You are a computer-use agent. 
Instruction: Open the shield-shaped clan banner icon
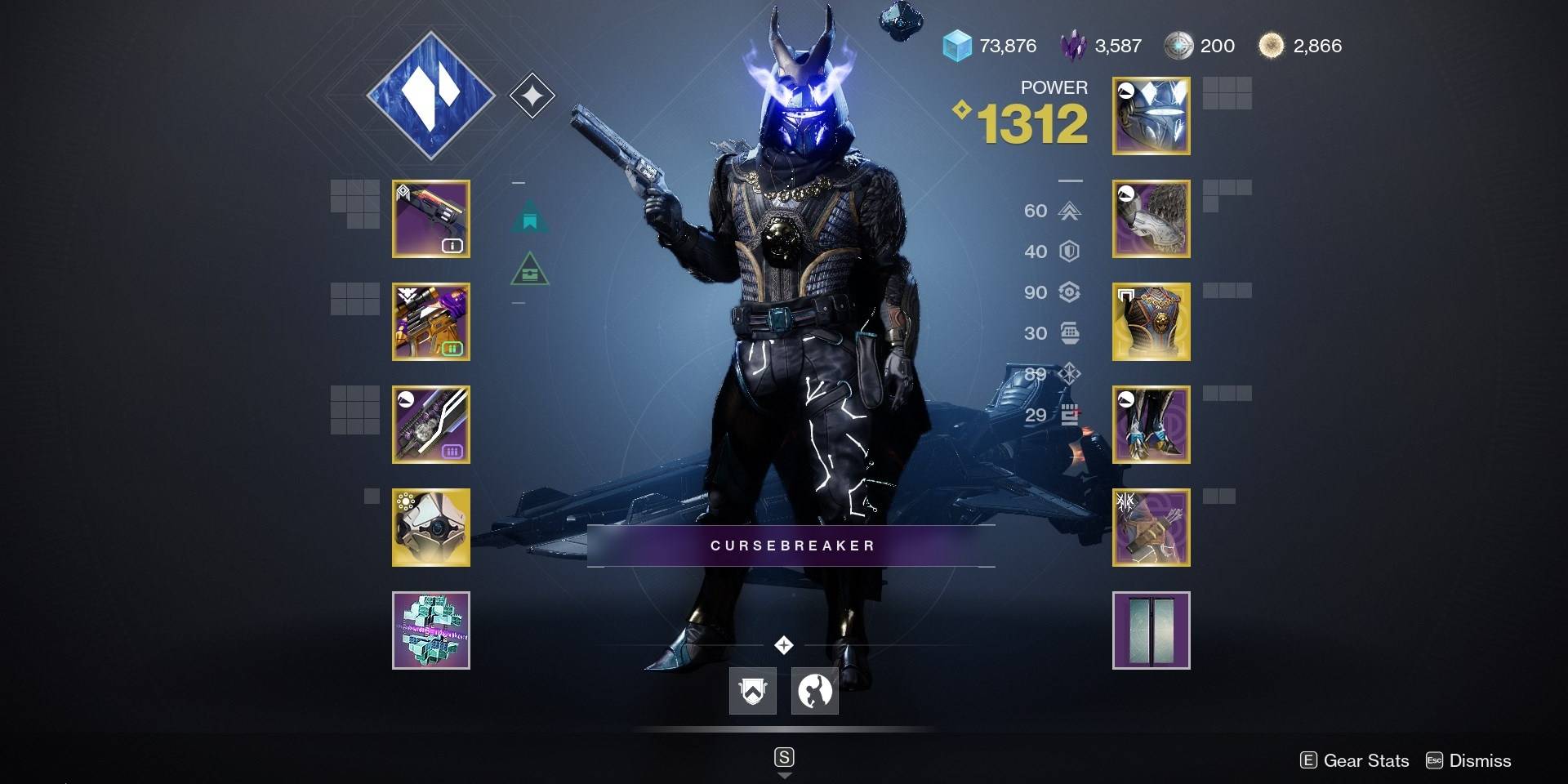(x=752, y=691)
